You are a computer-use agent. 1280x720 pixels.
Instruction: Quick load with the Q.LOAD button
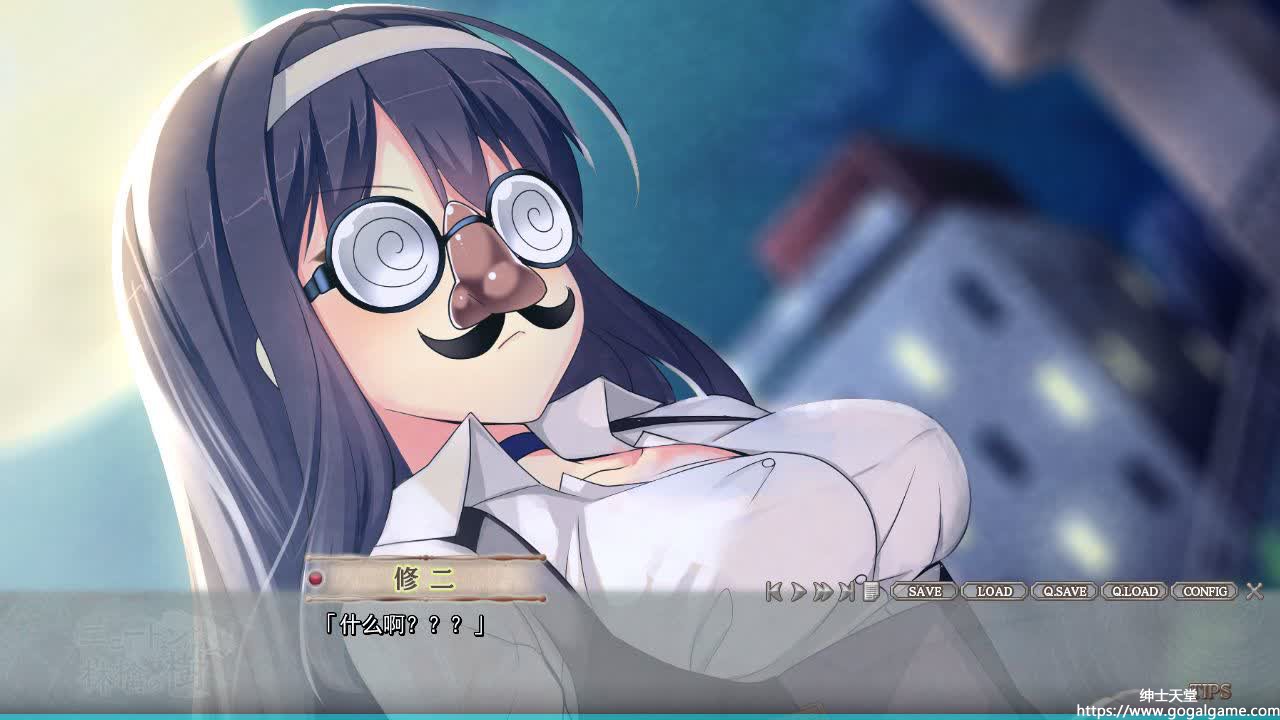tap(1134, 591)
